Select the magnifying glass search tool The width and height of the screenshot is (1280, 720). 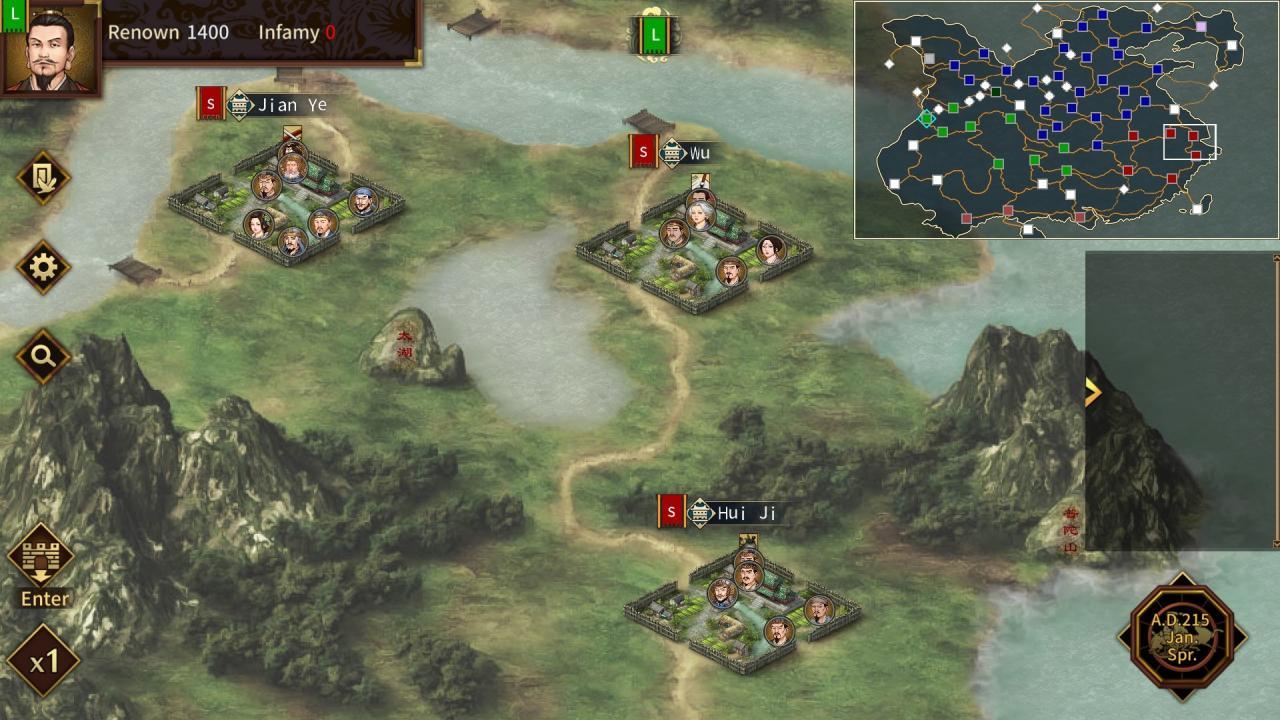[x=42, y=355]
